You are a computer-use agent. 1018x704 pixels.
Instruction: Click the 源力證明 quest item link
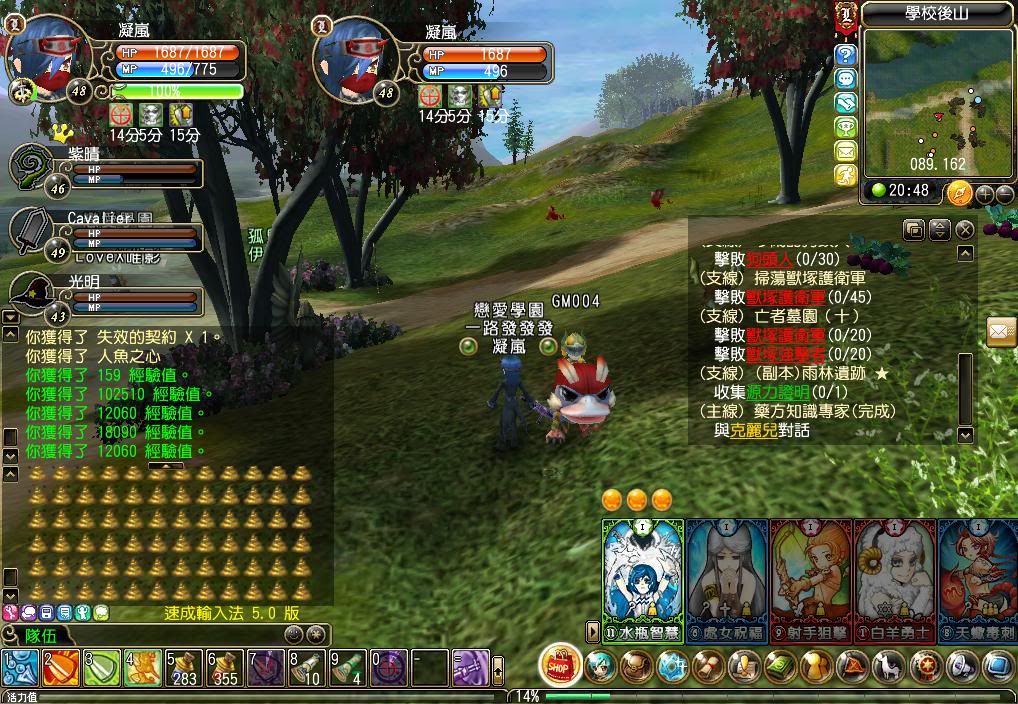tap(777, 392)
